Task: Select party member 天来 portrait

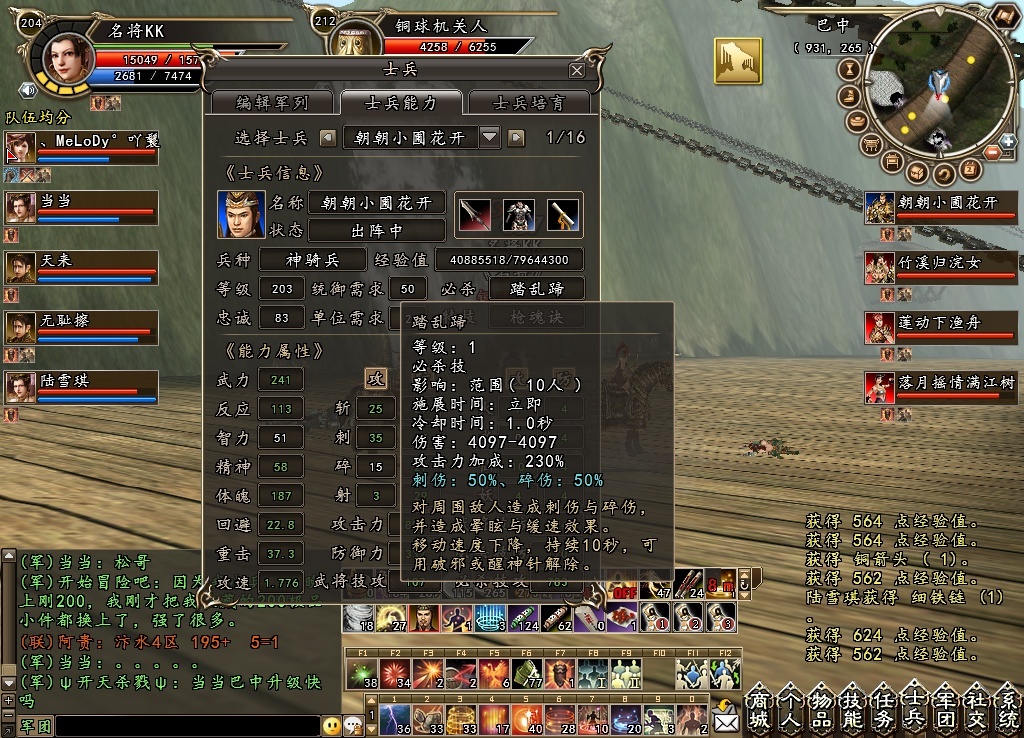Action: click(x=21, y=267)
